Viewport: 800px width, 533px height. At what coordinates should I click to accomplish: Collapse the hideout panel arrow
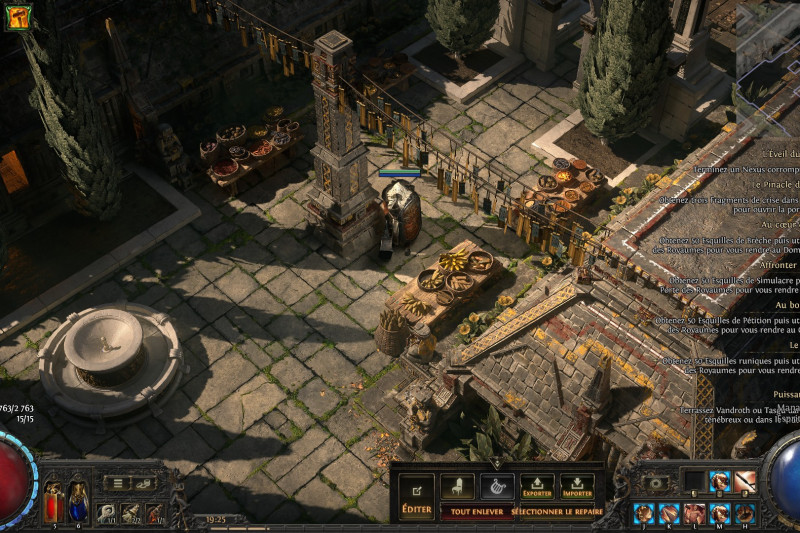point(497,464)
